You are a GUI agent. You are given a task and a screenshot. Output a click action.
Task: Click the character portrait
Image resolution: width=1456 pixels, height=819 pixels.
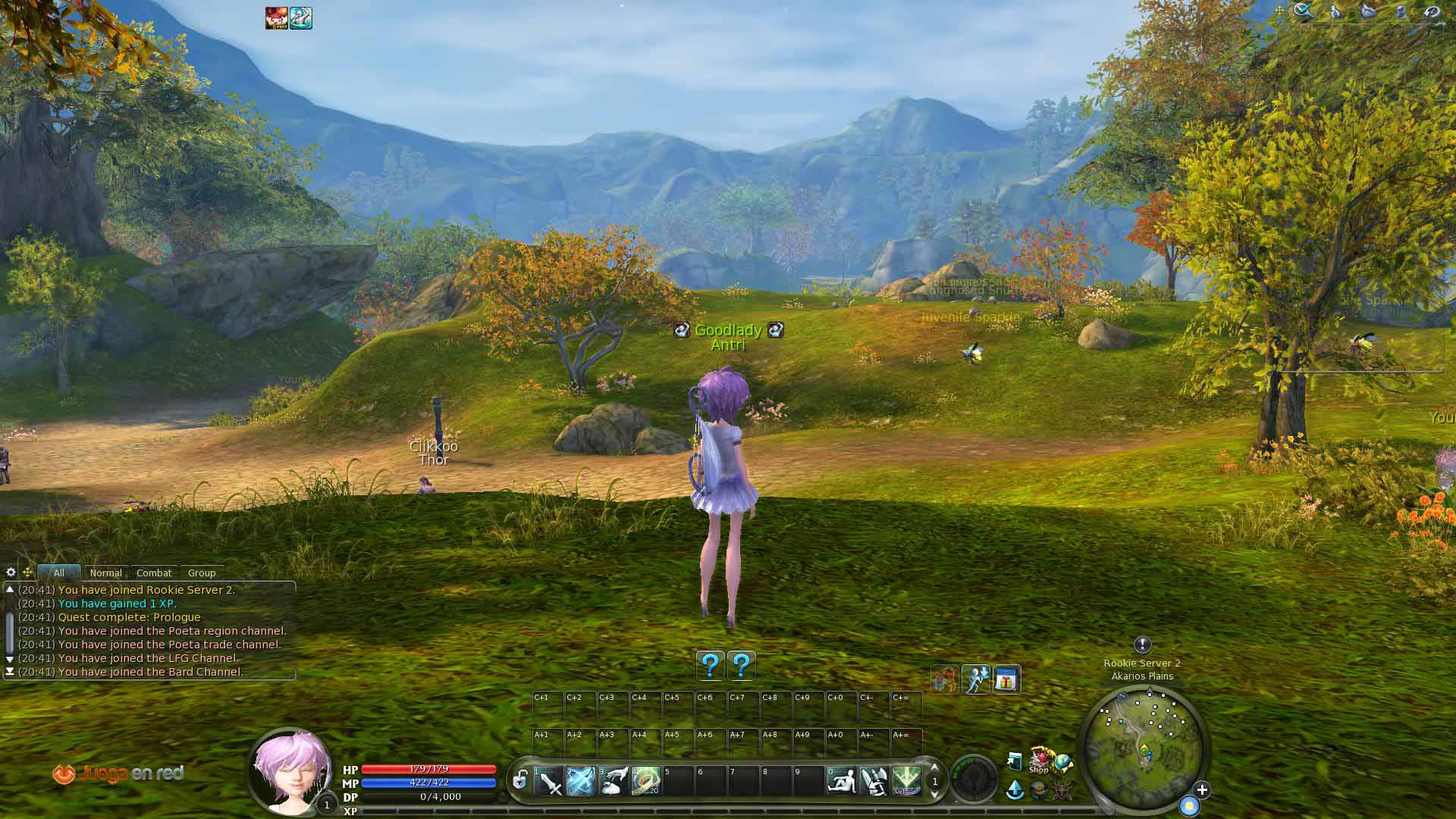[x=291, y=770]
